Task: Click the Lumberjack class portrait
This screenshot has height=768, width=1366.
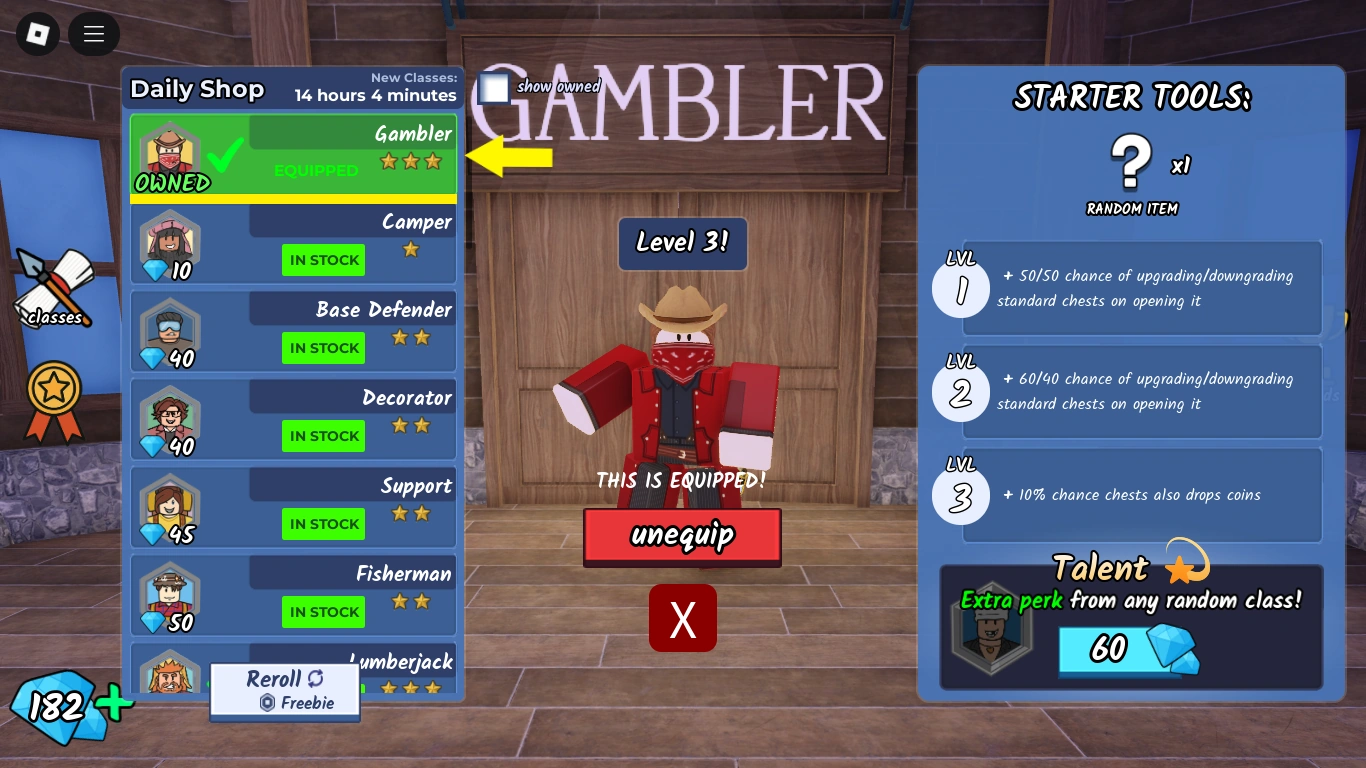Action: [x=170, y=675]
